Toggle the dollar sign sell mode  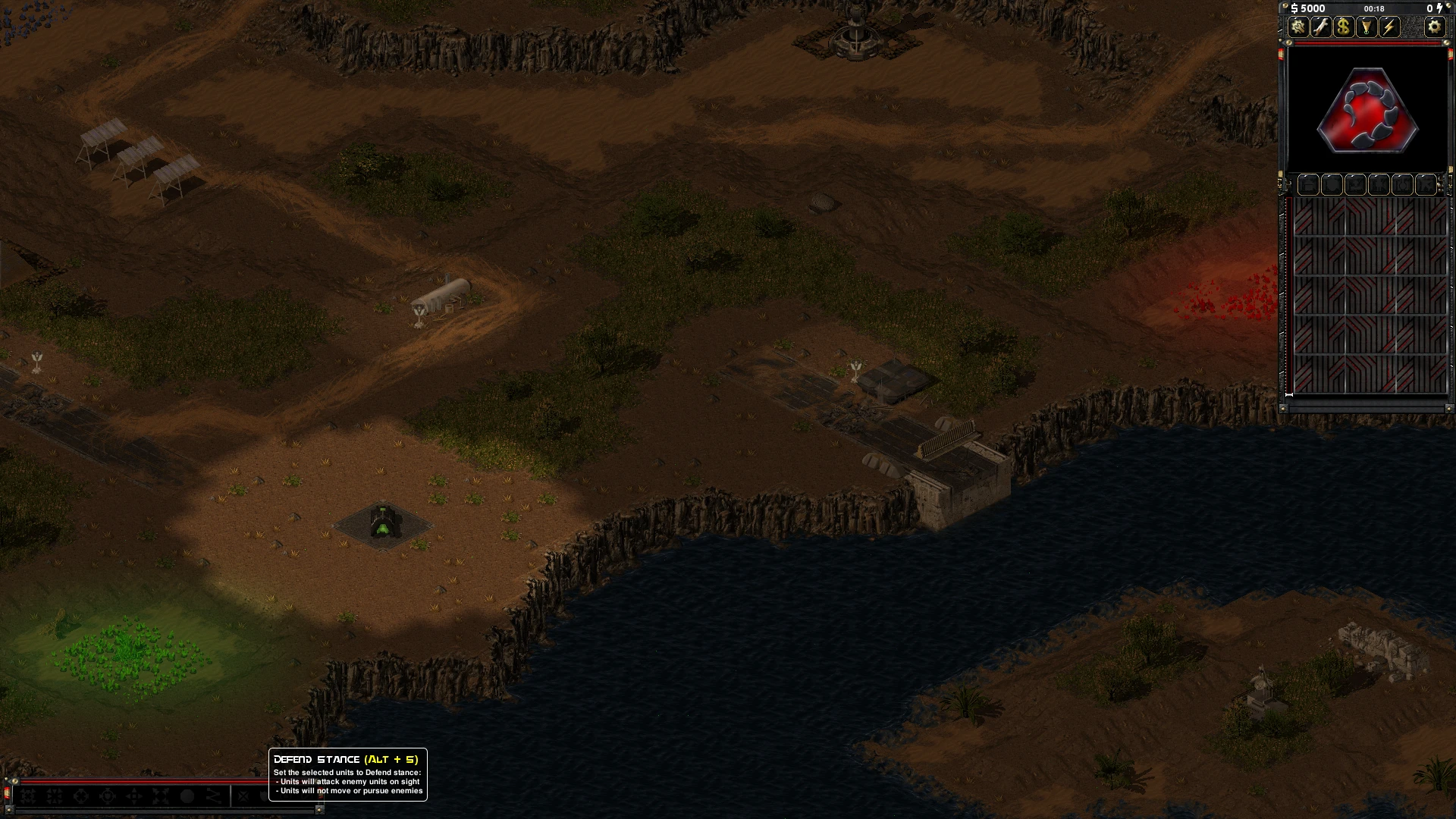[x=1344, y=27]
